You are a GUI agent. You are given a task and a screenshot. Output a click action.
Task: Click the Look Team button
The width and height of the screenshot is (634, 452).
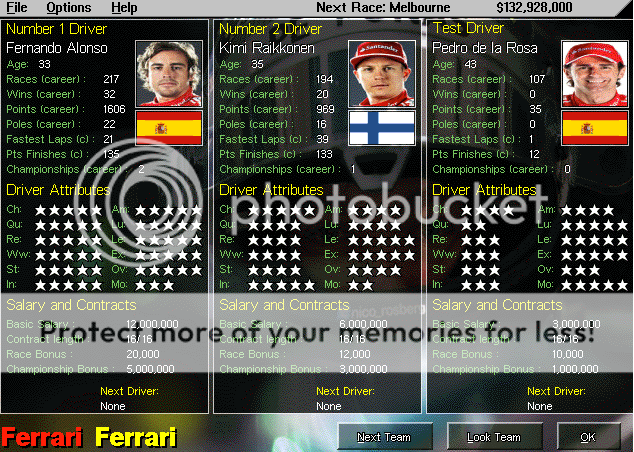click(493, 437)
